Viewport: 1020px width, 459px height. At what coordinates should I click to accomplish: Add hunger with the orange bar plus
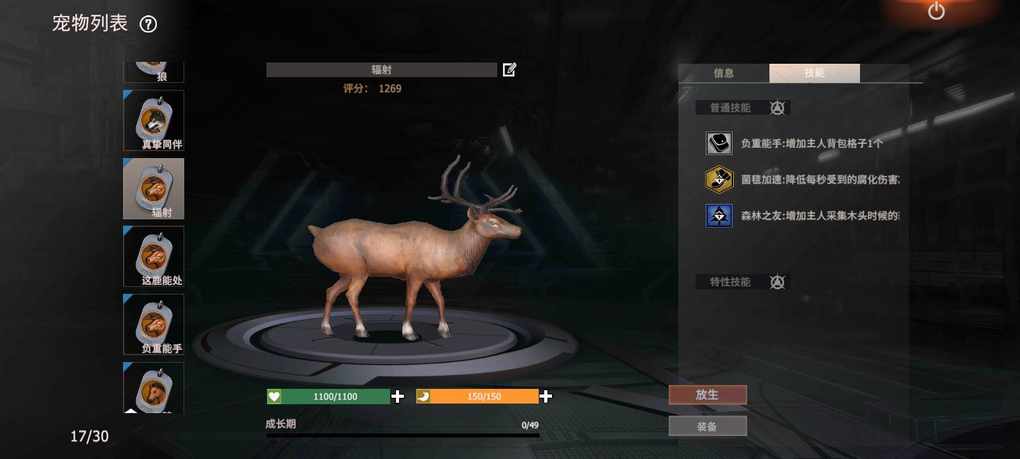(546, 396)
